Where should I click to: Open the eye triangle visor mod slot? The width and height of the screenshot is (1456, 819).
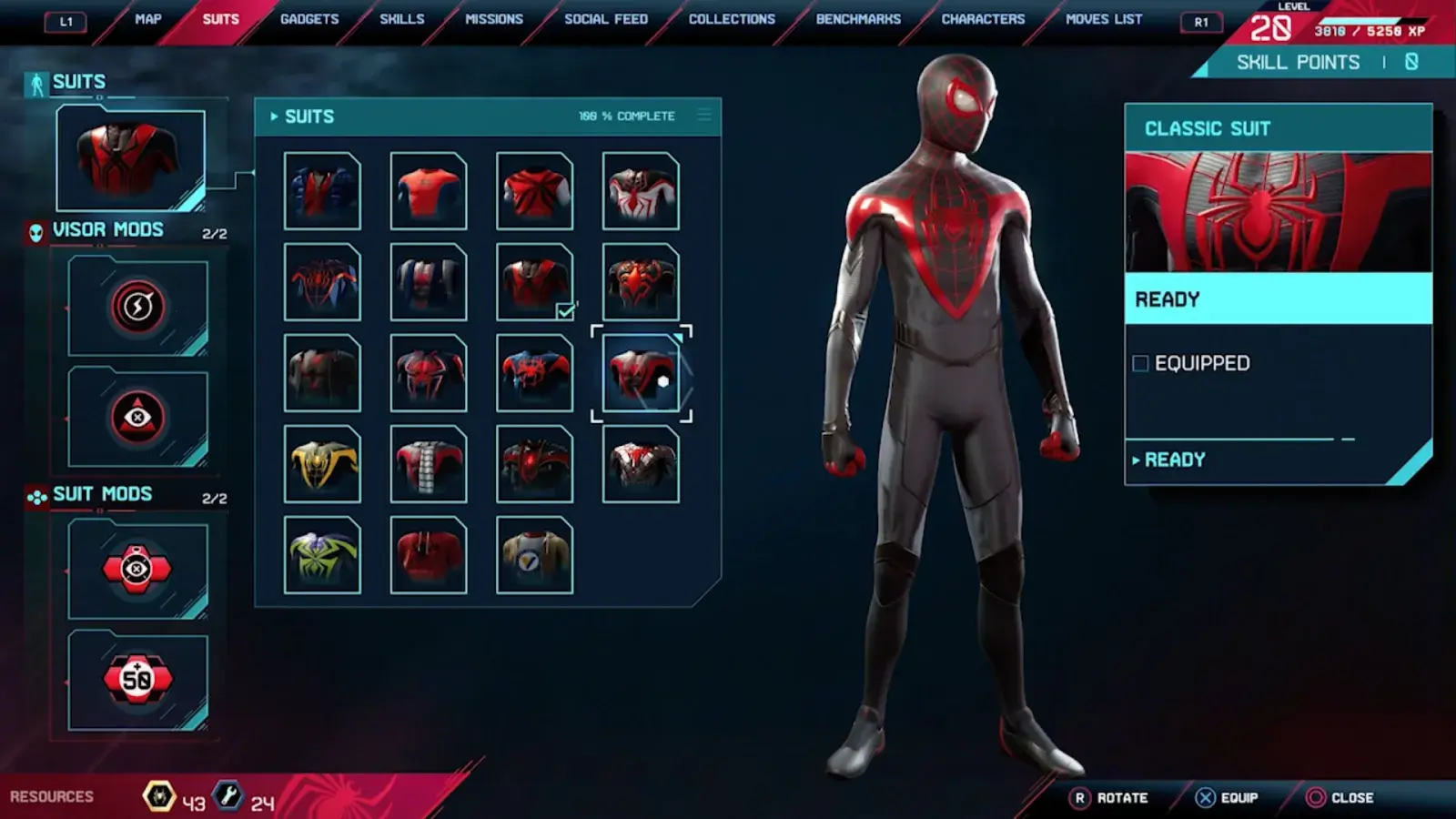tap(137, 417)
